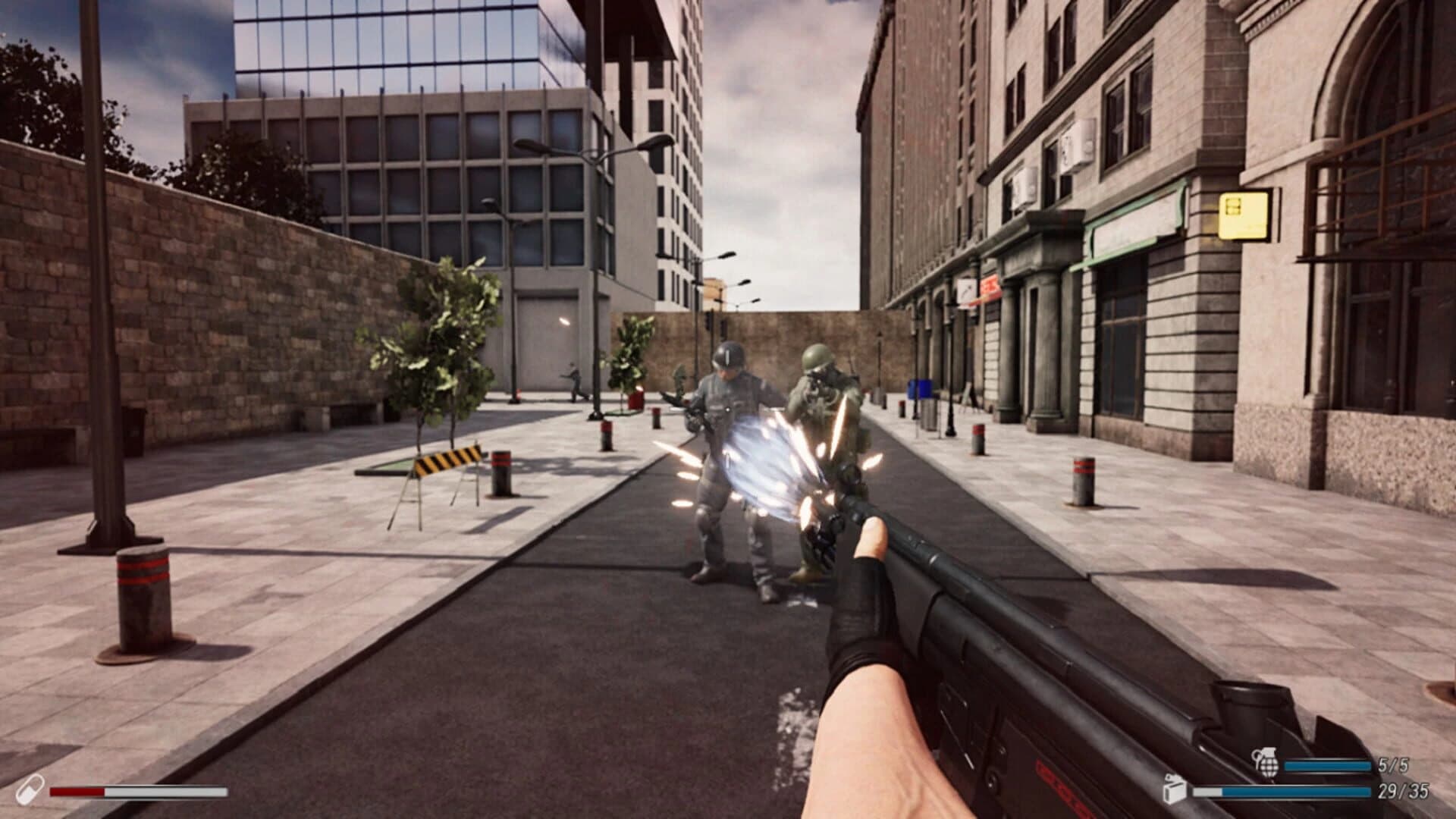Select the trash bin by the wall

pyautogui.click(x=930, y=416)
